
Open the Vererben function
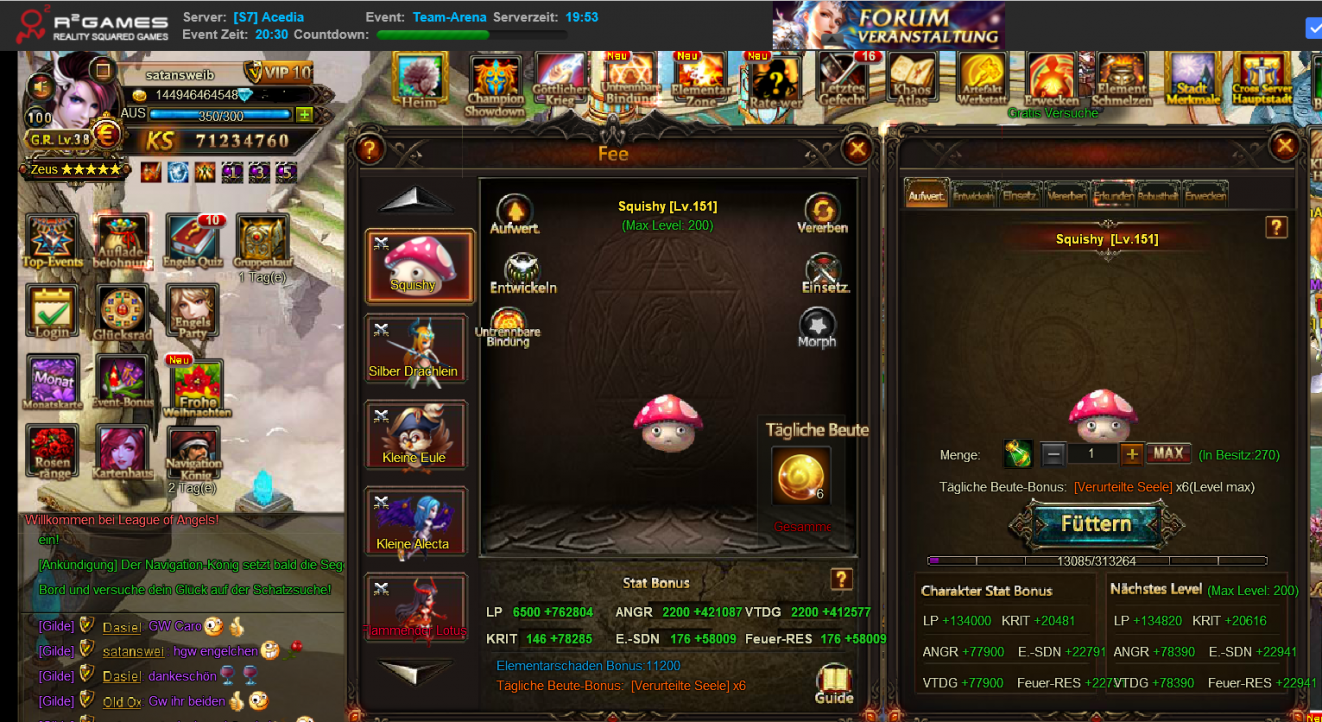[x=822, y=212]
